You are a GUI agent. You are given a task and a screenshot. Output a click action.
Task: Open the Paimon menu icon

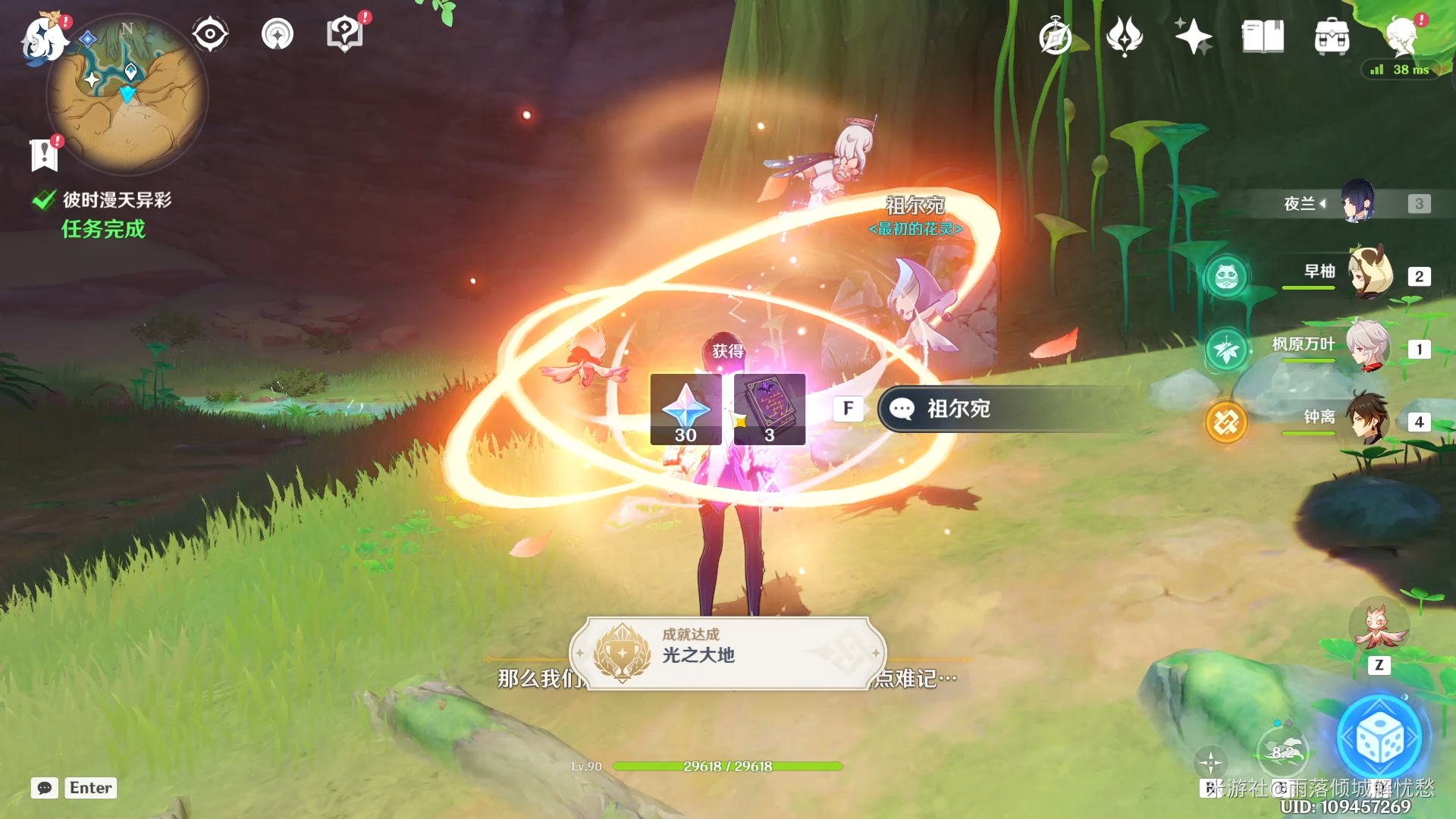tap(43, 39)
